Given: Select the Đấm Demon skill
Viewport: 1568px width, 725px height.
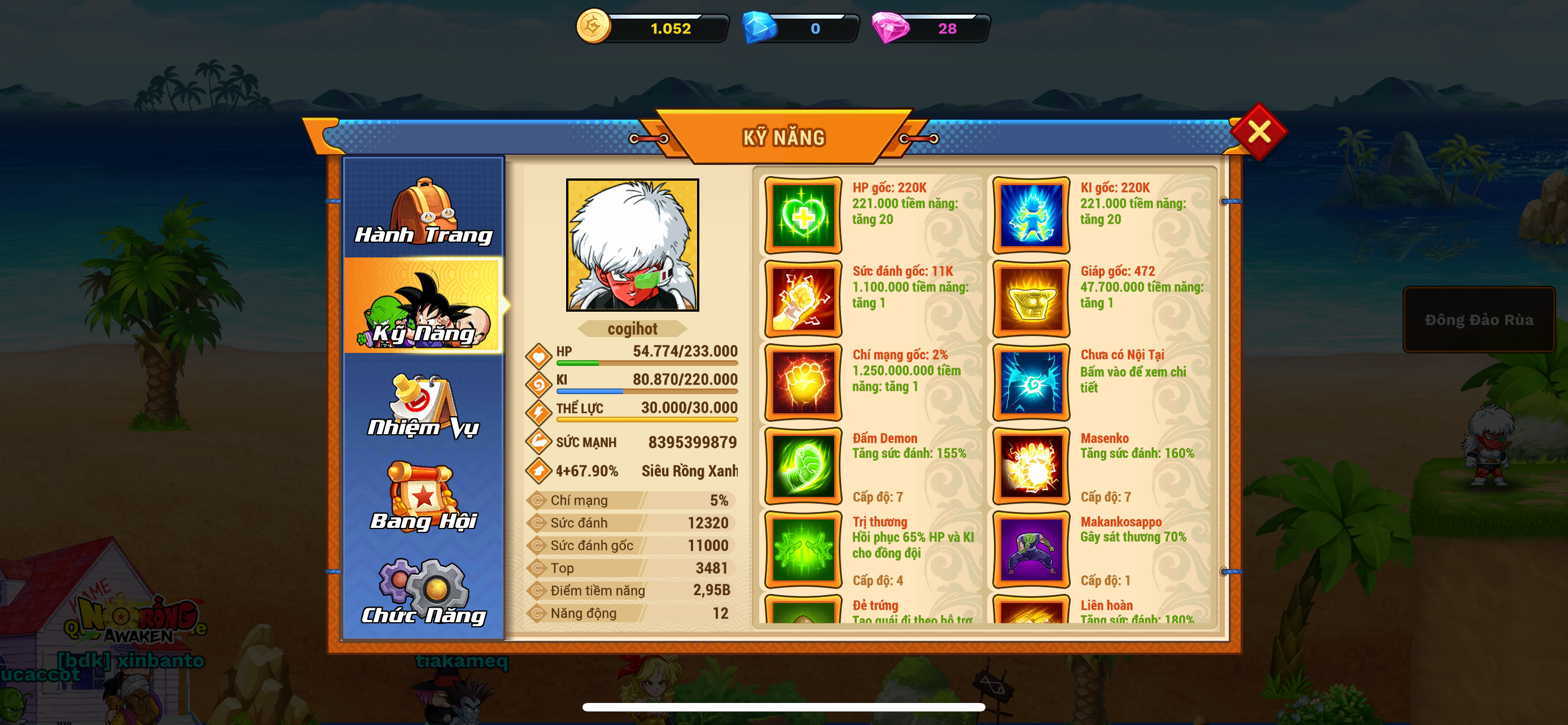Looking at the screenshot, I should [x=803, y=466].
